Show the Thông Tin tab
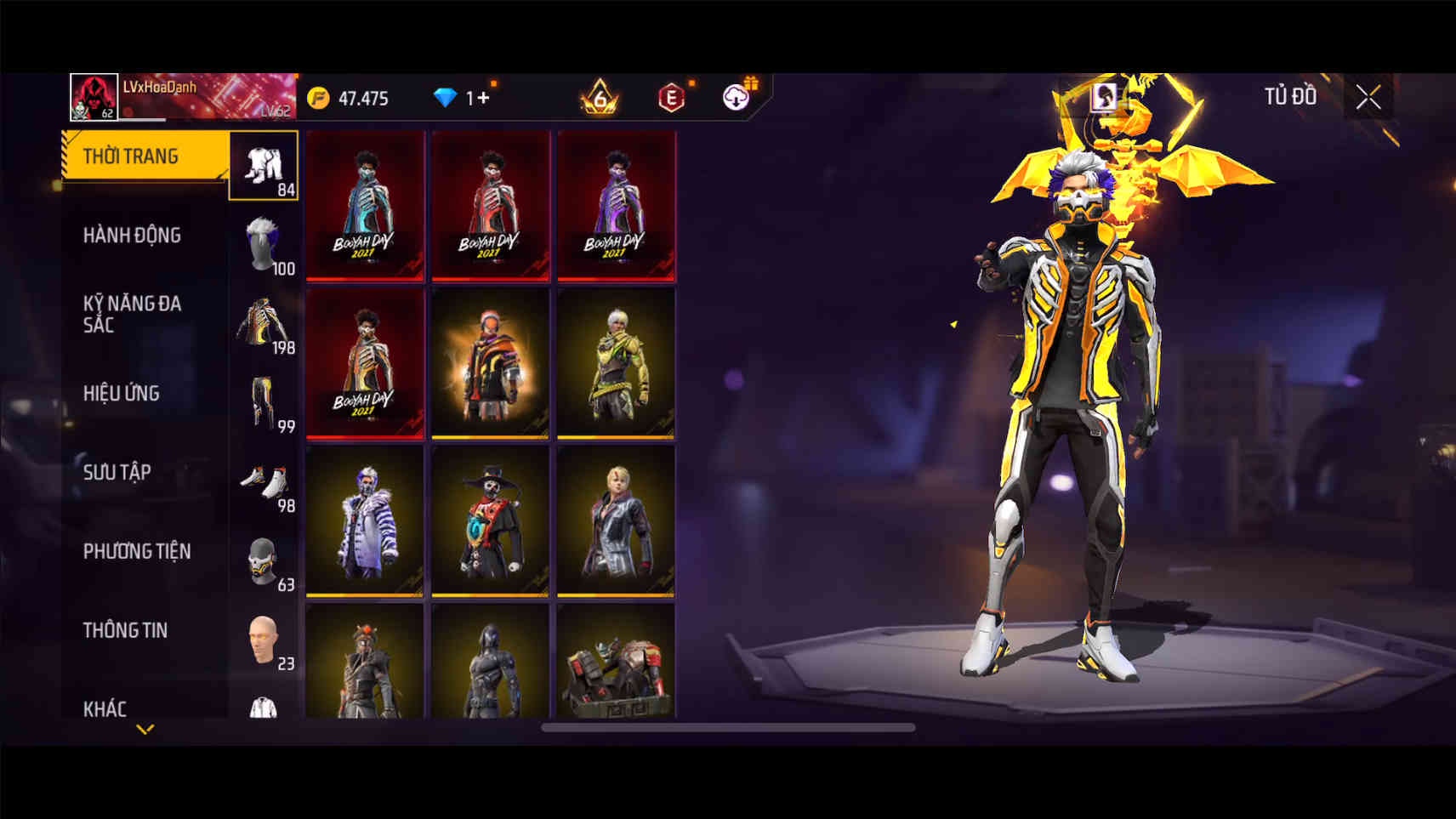1456x819 pixels. (125, 630)
